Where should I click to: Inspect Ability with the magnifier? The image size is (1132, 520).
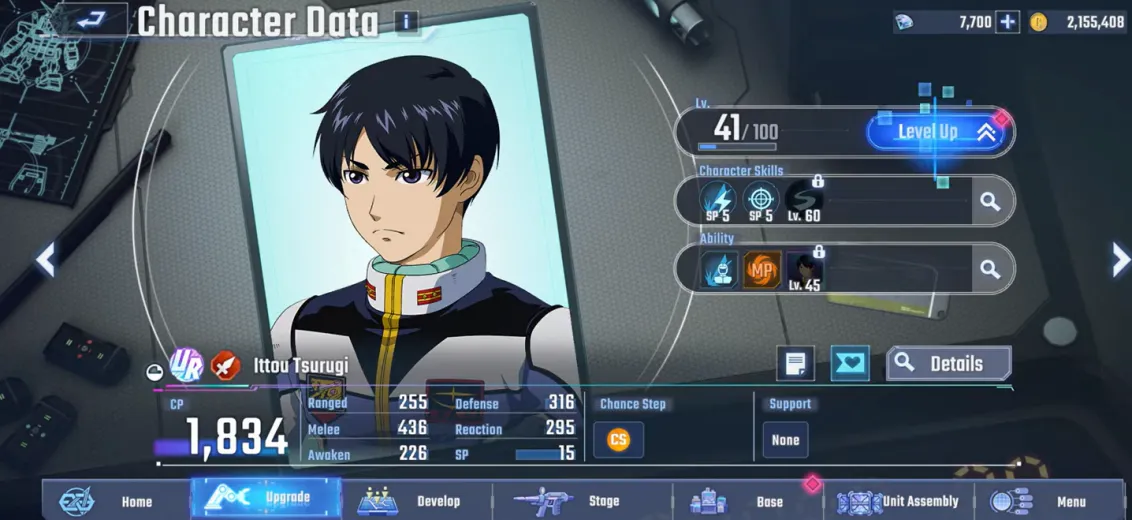point(990,269)
